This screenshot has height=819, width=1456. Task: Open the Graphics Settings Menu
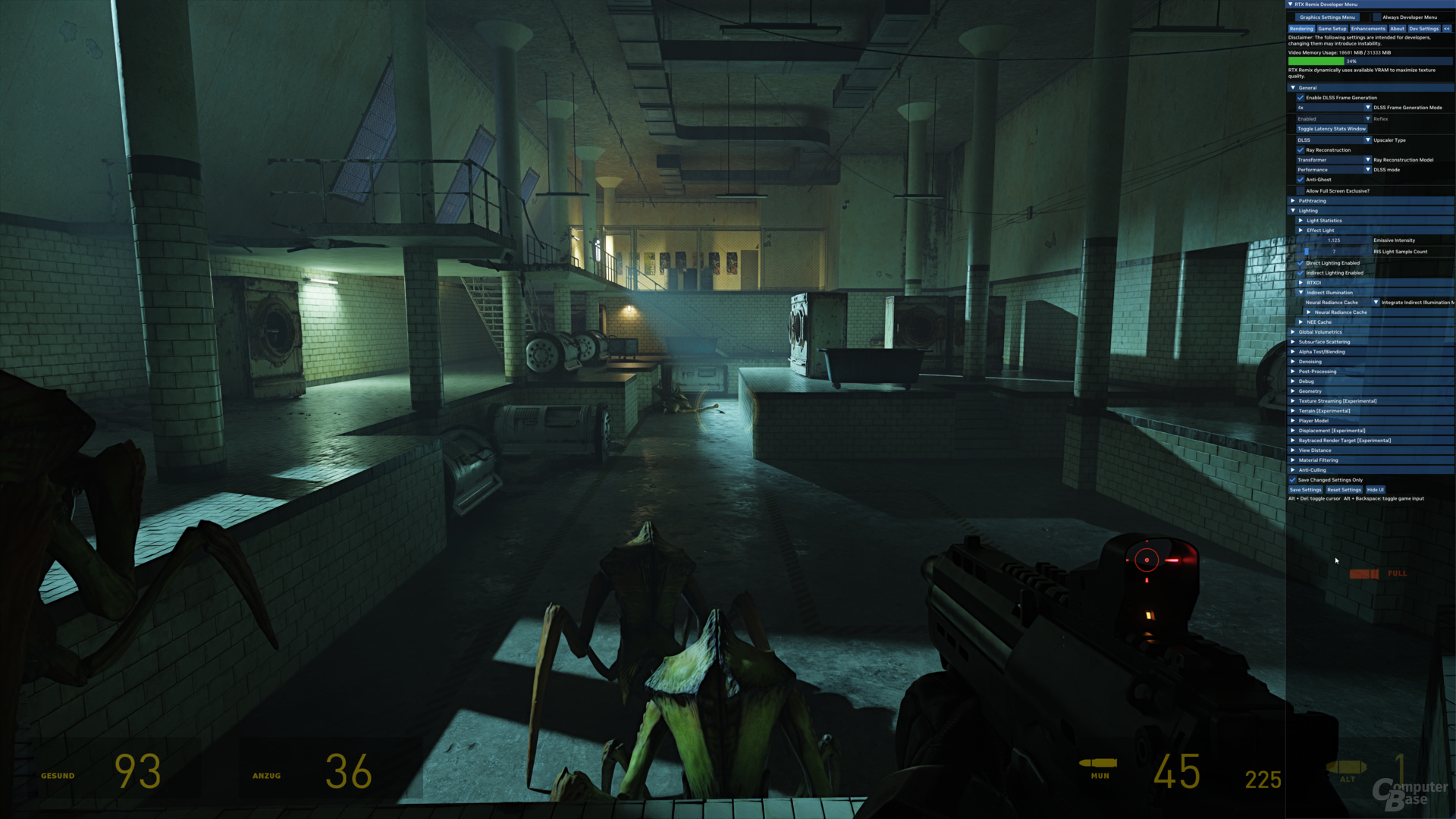coord(1327,17)
